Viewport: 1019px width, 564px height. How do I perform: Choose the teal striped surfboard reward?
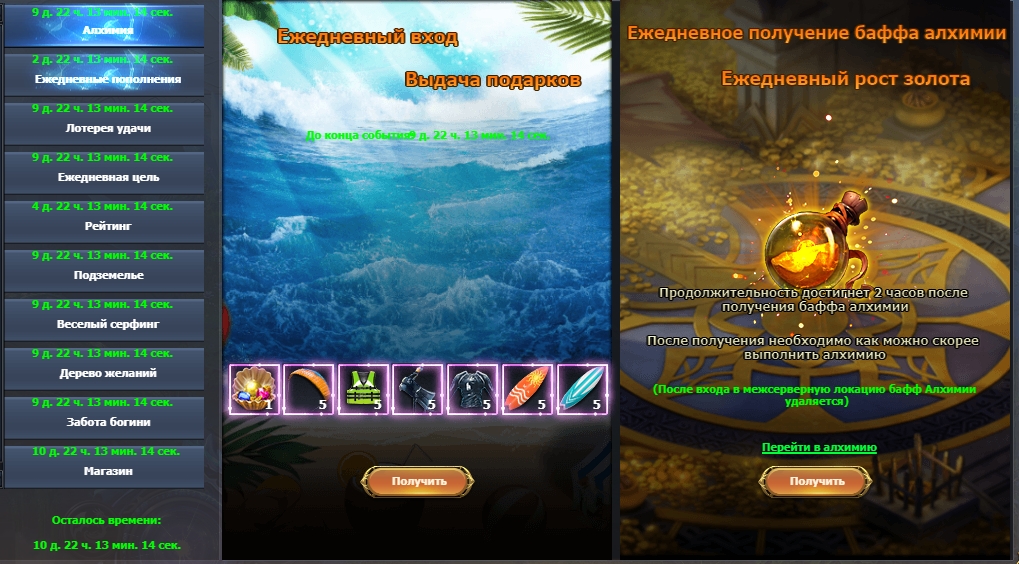(581, 389)
